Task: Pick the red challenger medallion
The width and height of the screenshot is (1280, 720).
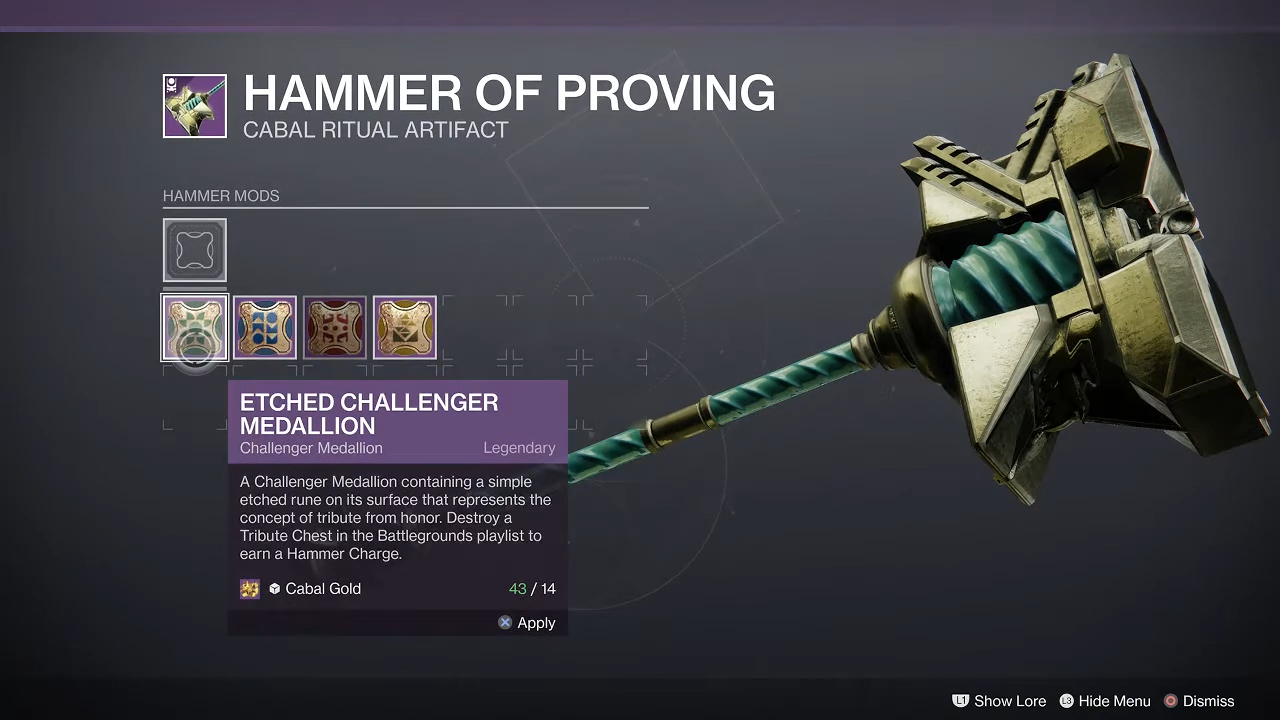Action: pyautogui.click(x=335, y=327)
